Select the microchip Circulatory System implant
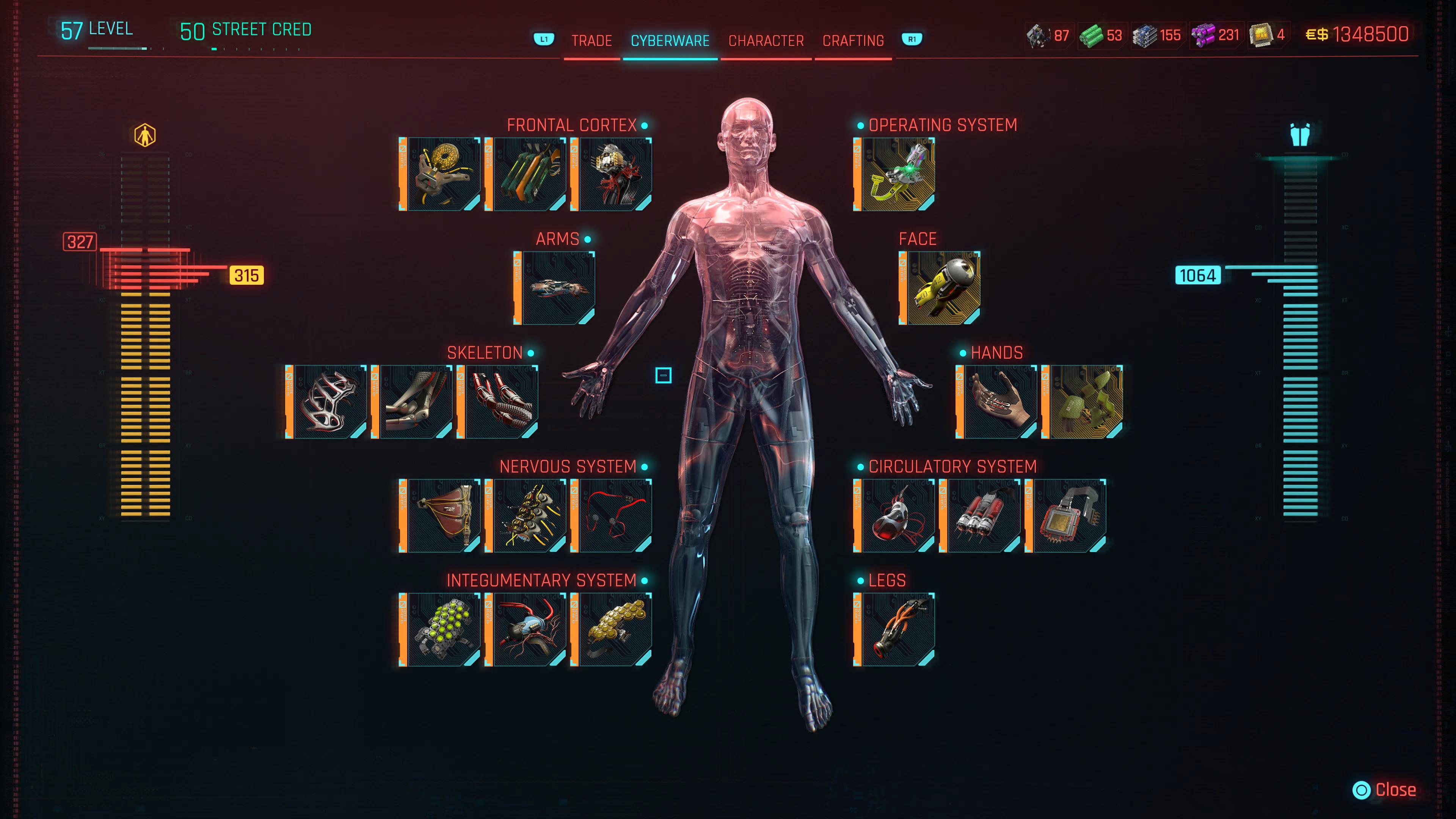Image resolution: width=1456 pixels, height=819 pixels. click(1066, 516)
